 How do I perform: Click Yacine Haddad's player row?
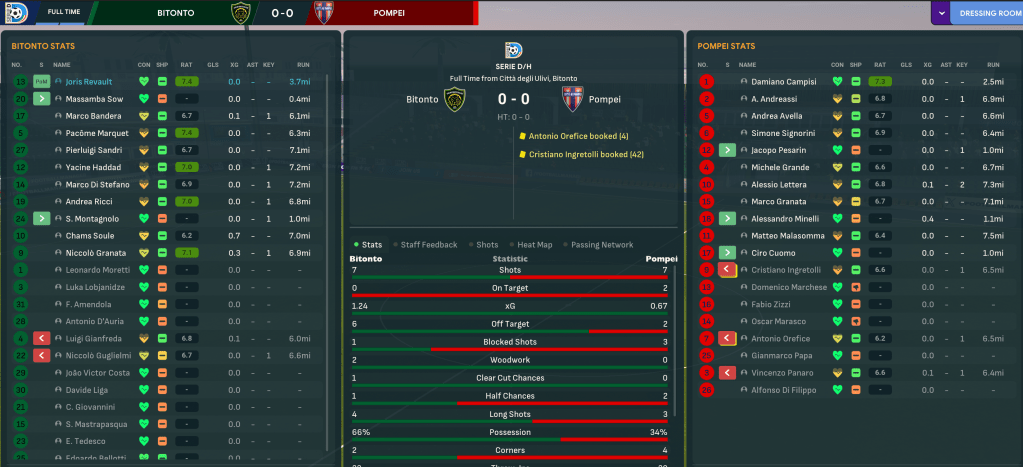click(x=93, y=167)
